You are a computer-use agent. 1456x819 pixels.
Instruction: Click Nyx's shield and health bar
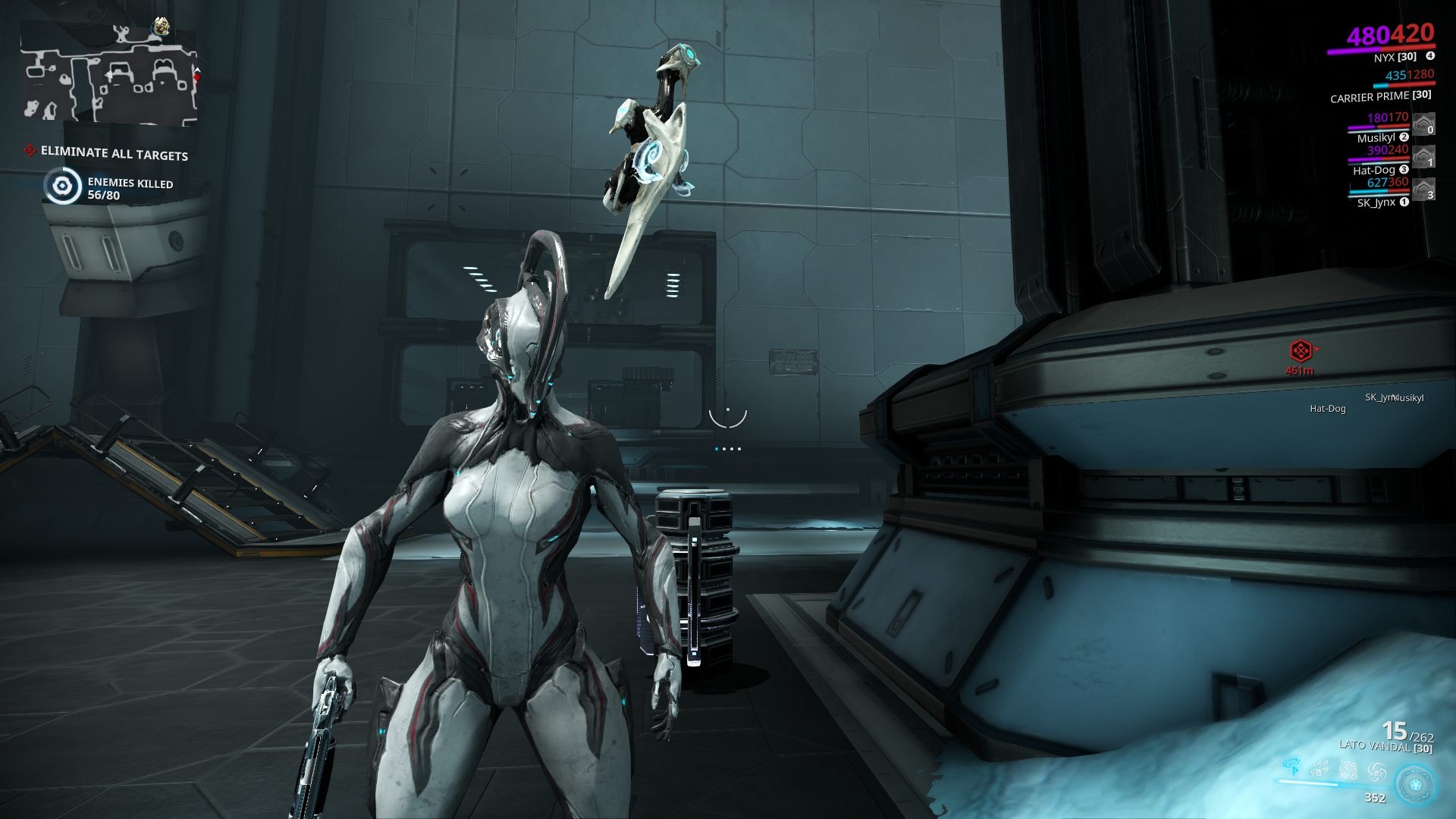tap(1380, 51)
